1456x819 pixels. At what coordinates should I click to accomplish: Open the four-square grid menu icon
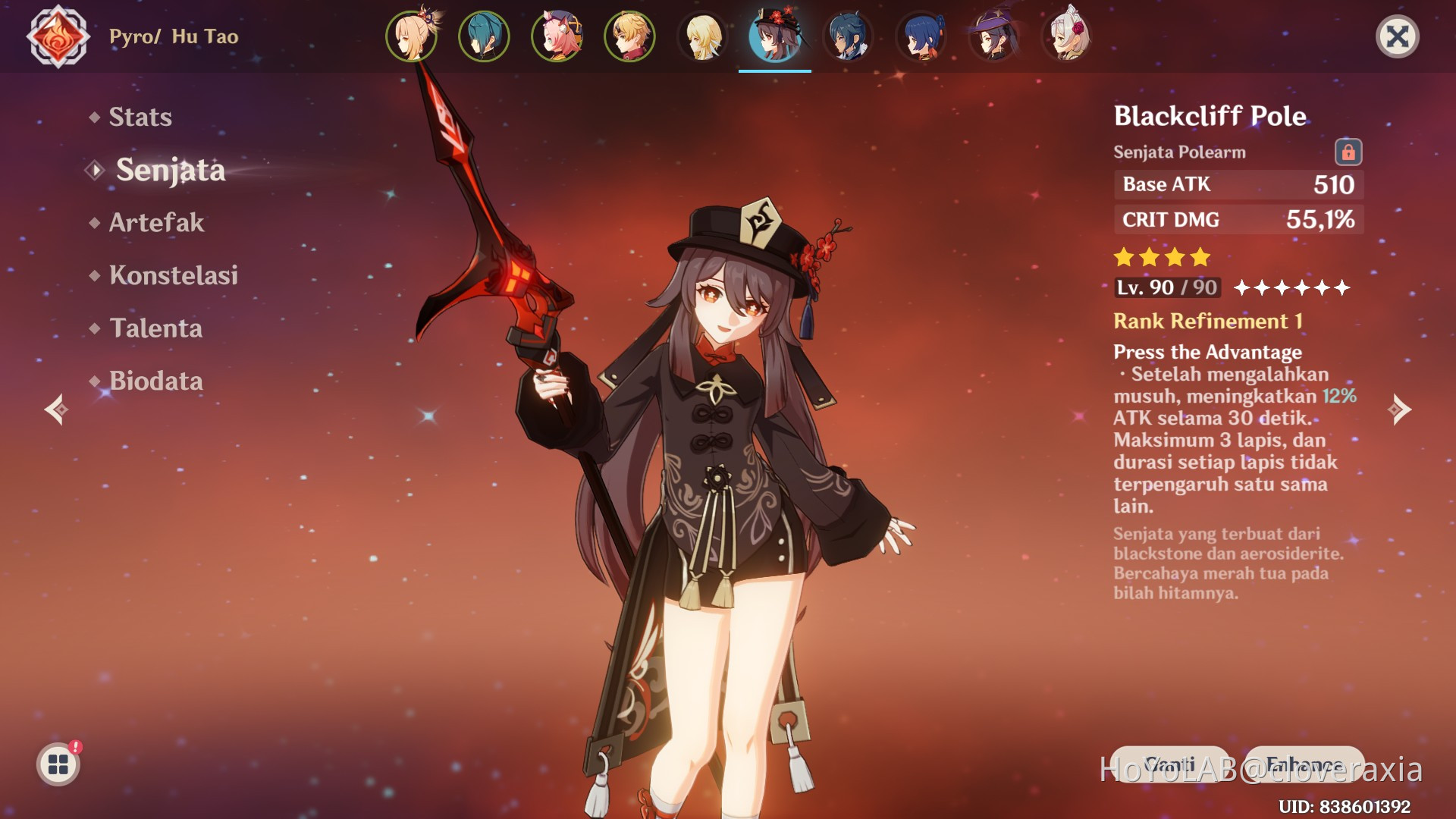(x=58, y=764)
